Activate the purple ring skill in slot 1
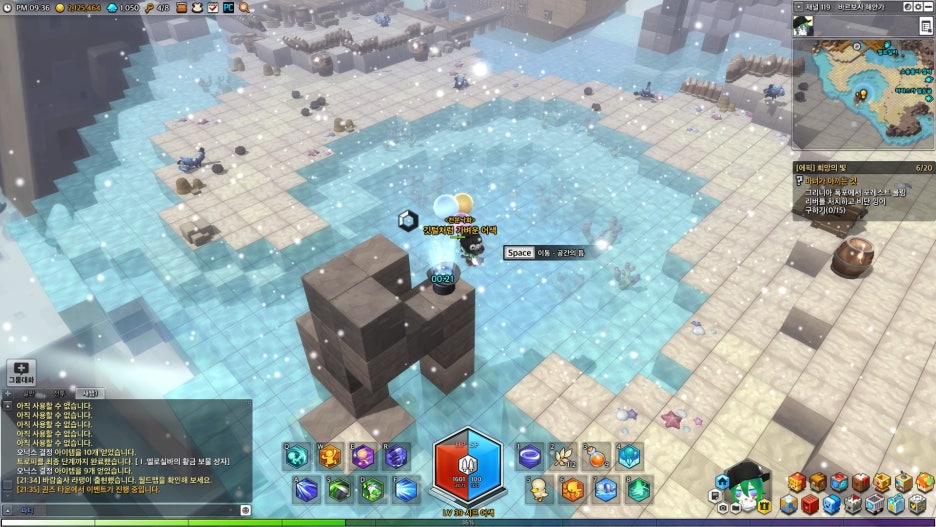 [531, 457]
